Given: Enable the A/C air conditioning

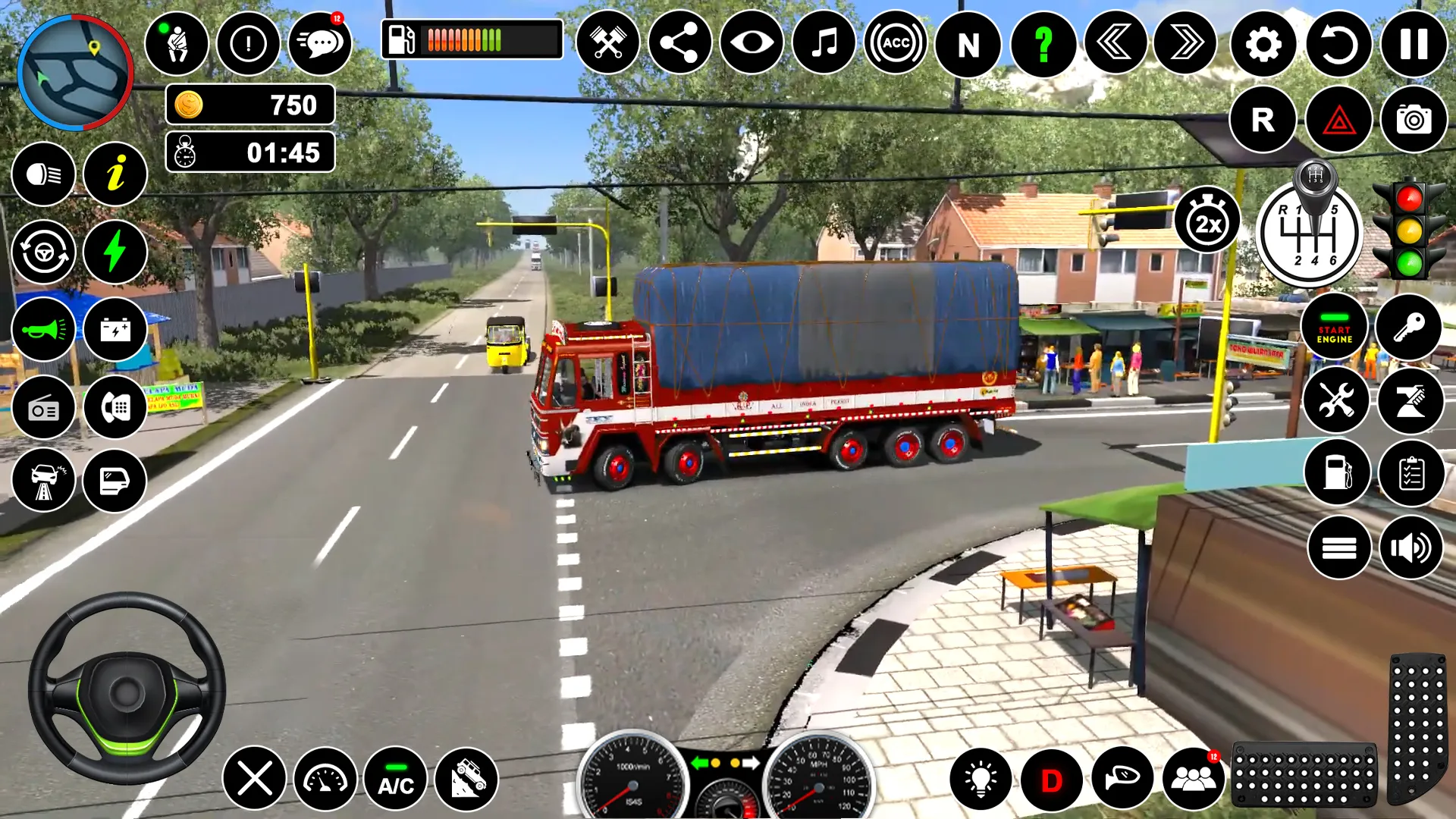Looking at the screenshot, I should coord(394,780).
